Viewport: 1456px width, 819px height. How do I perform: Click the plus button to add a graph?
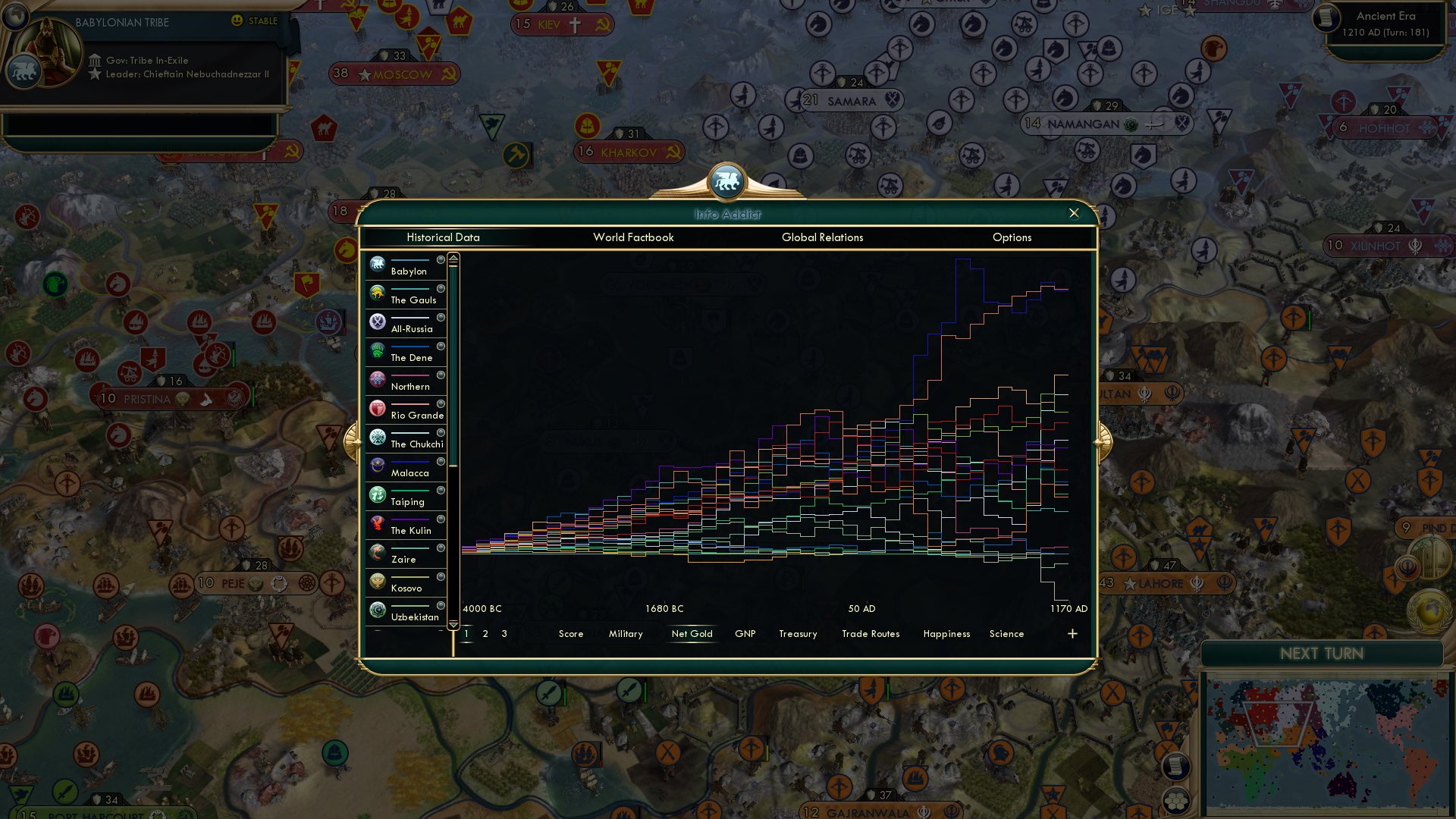coord(1072,633)
